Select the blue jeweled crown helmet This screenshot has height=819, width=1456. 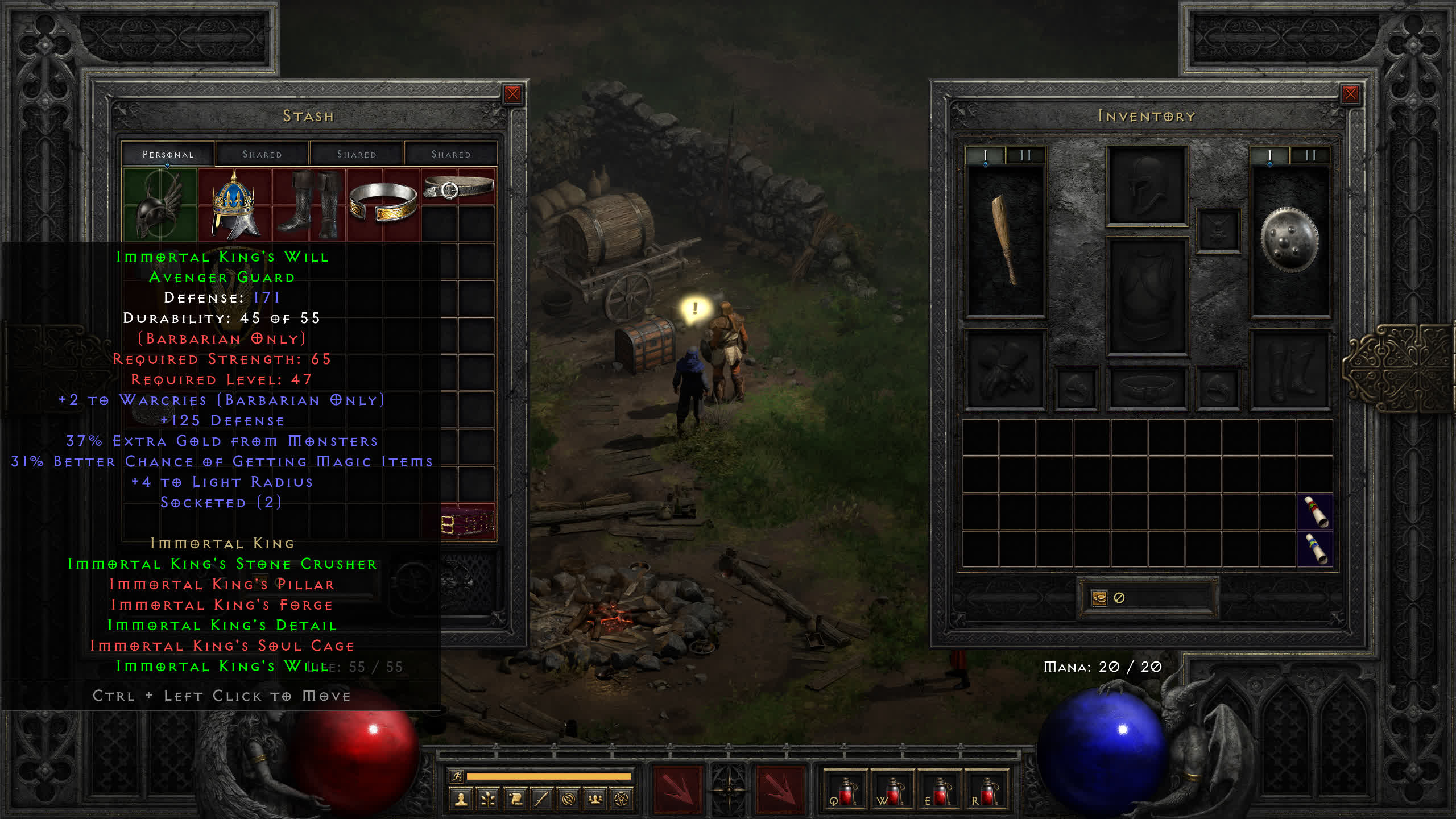coord(234,205)
